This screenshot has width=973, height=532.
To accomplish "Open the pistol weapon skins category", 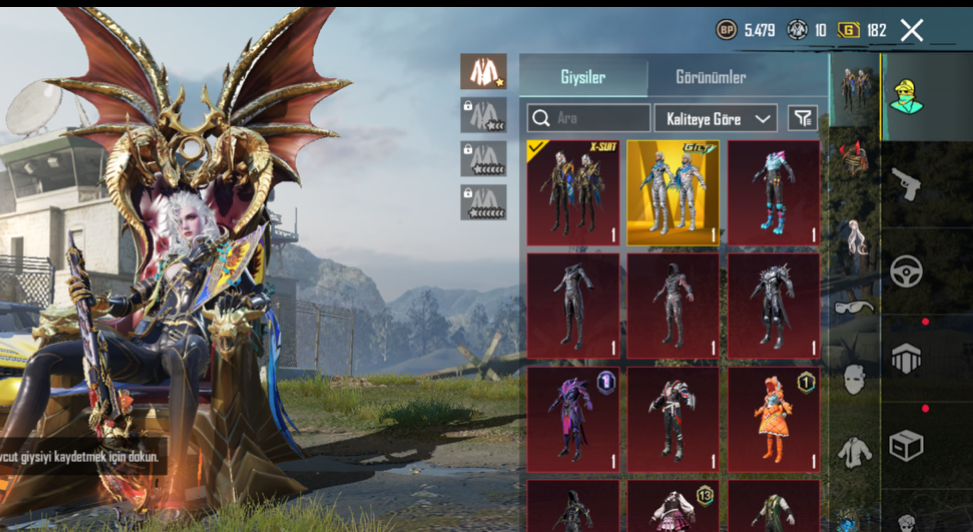I will (906, 184).
